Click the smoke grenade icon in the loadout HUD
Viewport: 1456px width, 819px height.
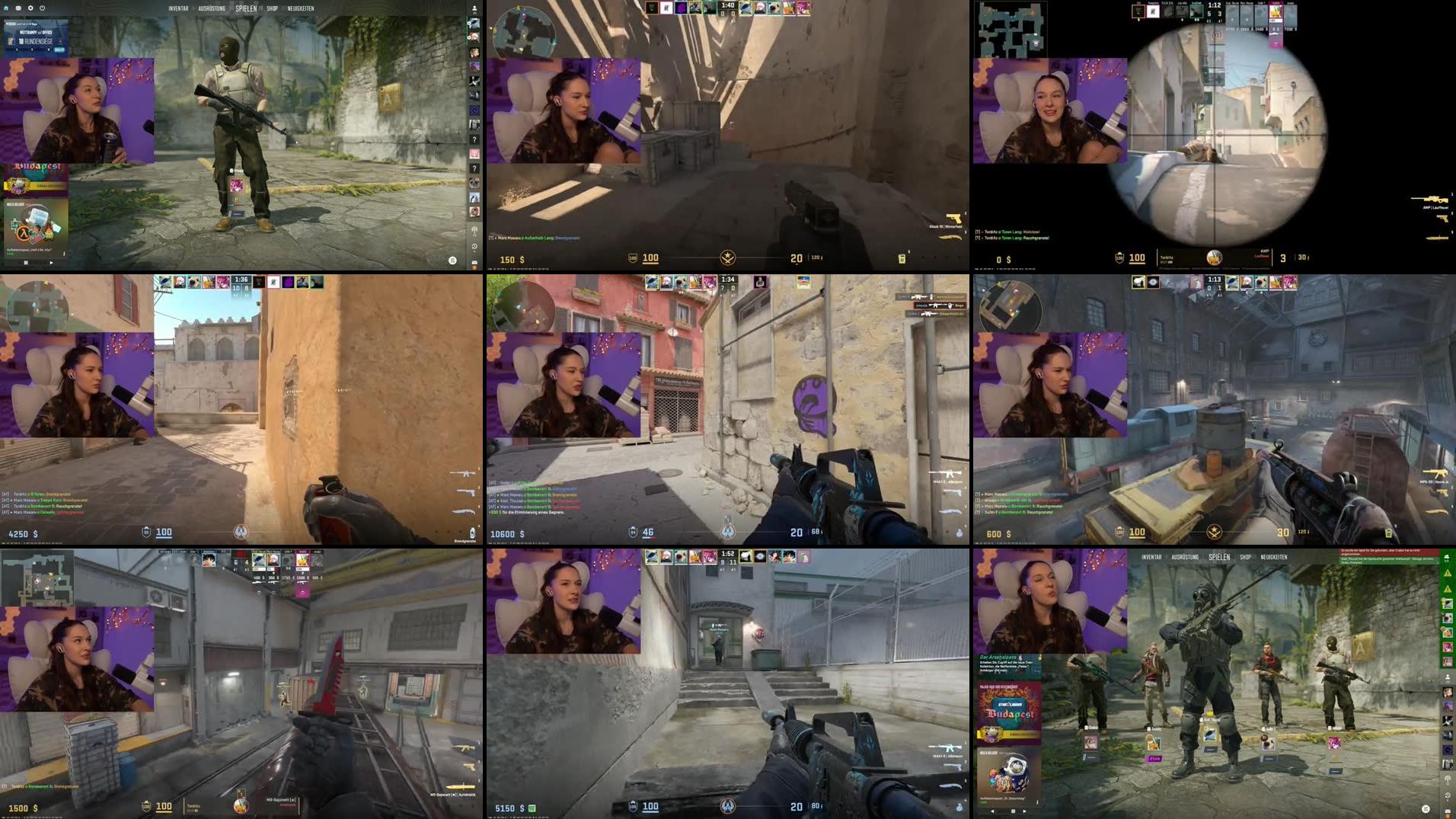pos(959,533)
